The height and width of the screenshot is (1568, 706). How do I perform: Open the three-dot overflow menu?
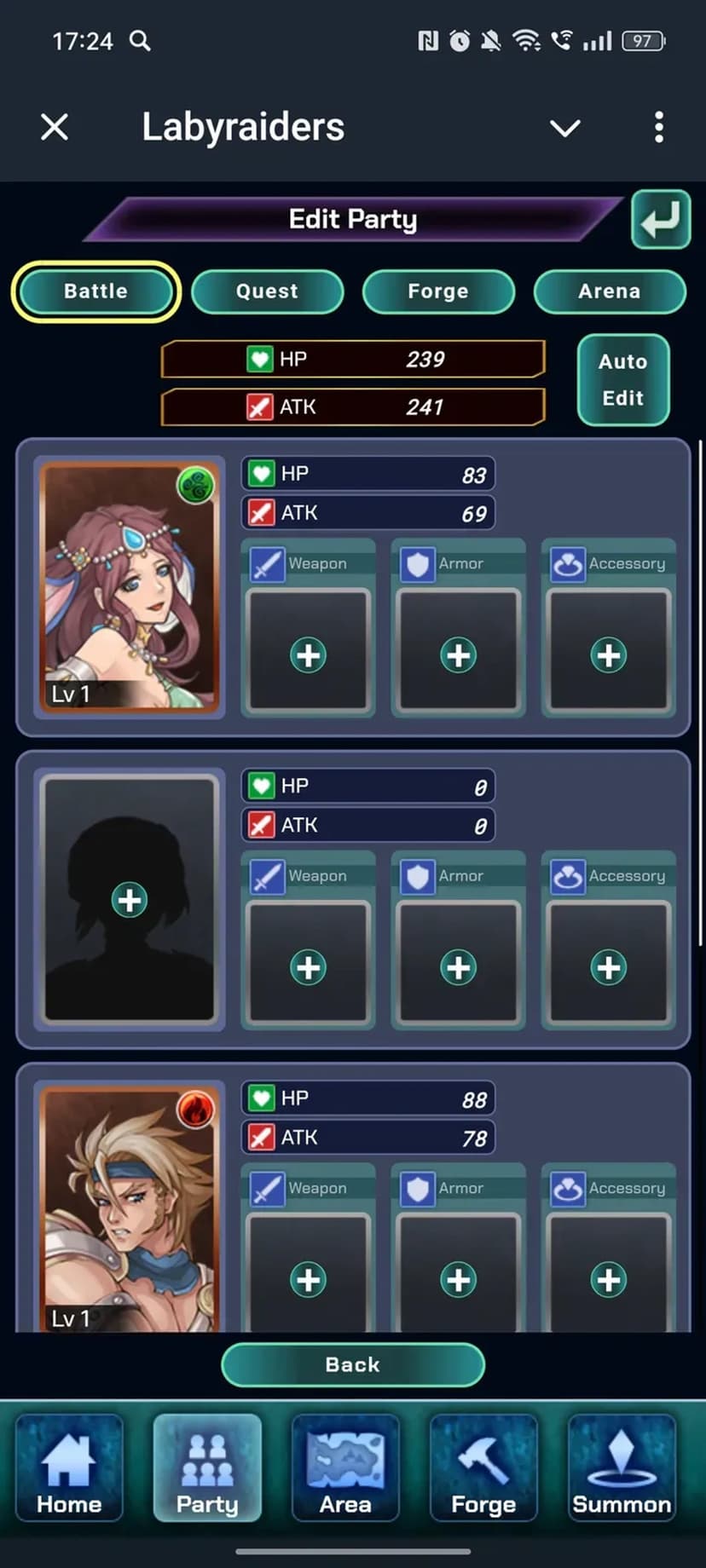(x=658, y=128)
